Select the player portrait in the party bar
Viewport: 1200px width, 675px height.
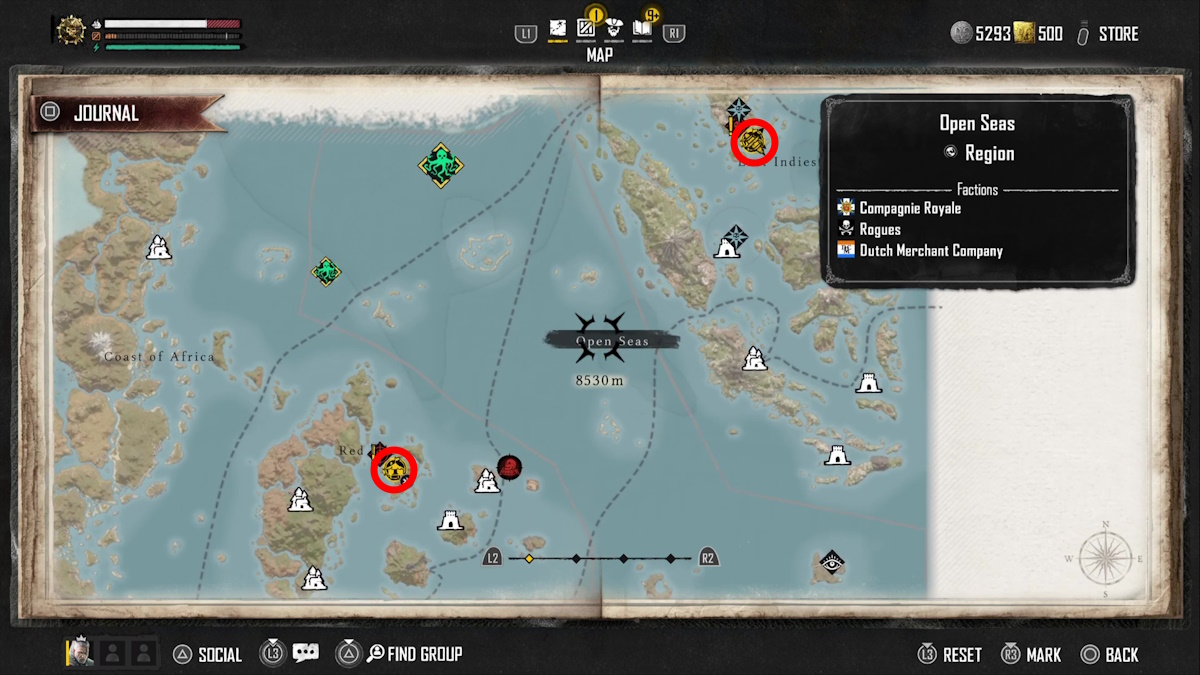point(81,653)
